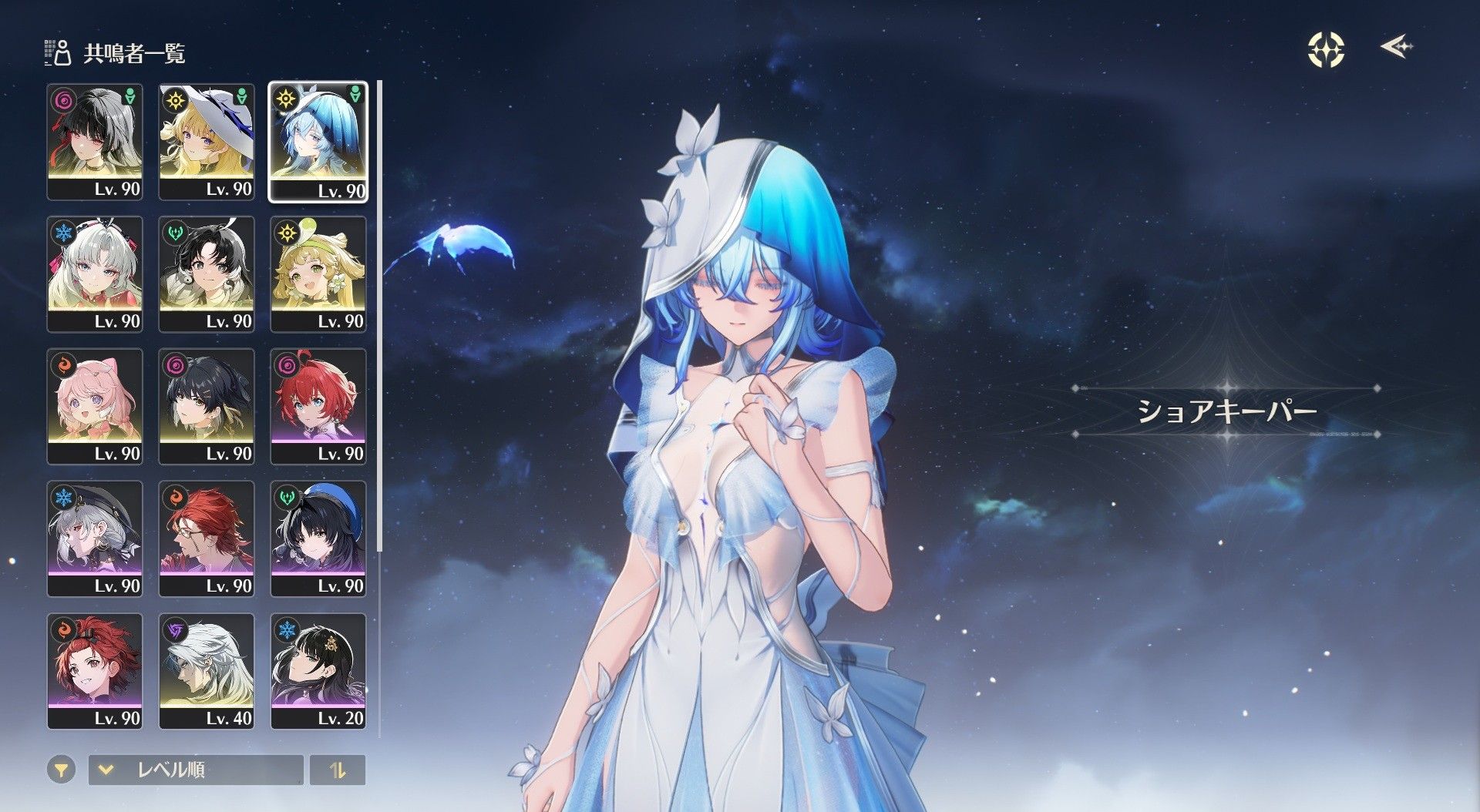The image size is (1480, 812).
Task: Pick the white-haired Glacio girl with red ribbon
Action: click(x=95, y=274)
